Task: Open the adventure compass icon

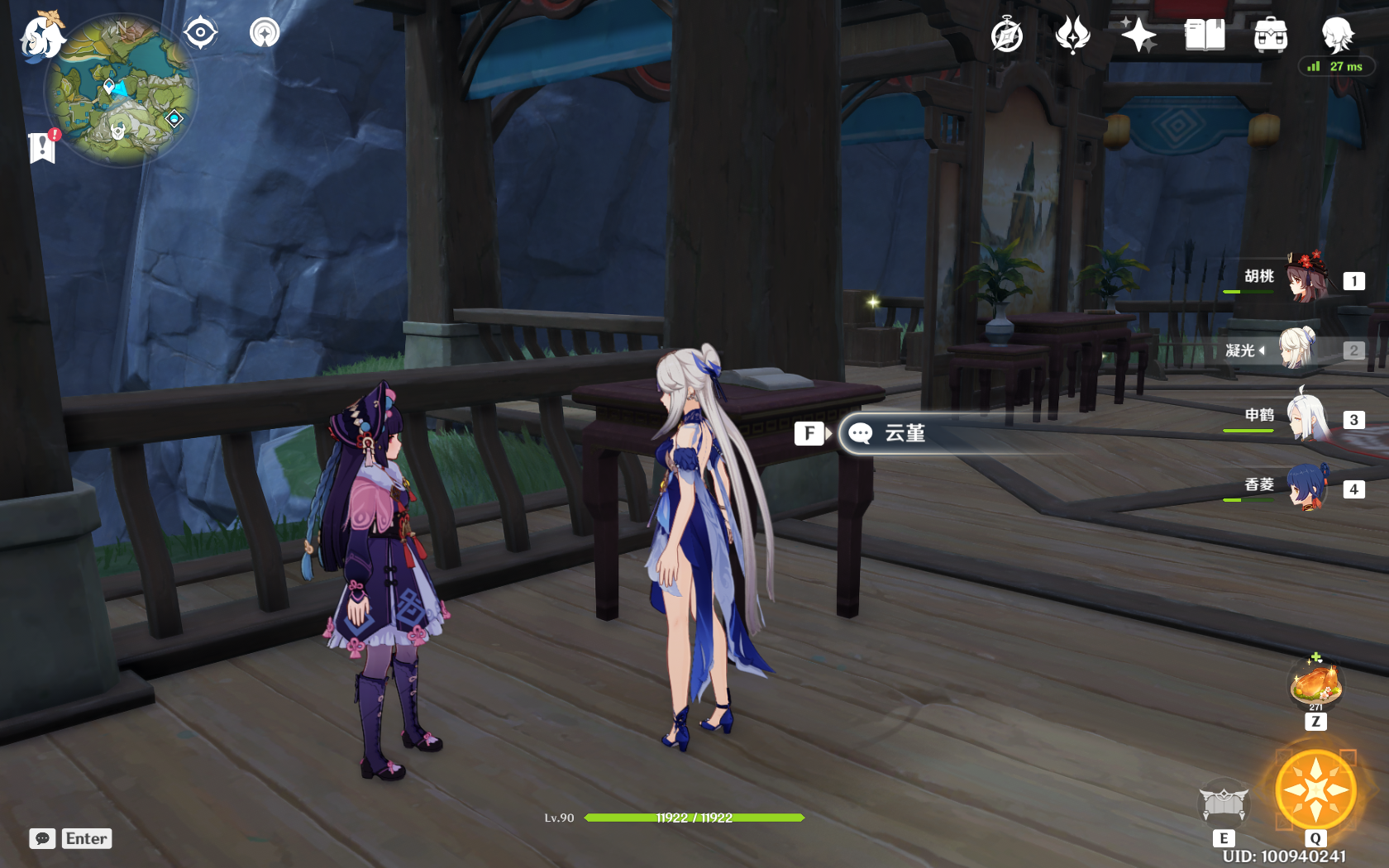Action: click(x=1007, y=35)
